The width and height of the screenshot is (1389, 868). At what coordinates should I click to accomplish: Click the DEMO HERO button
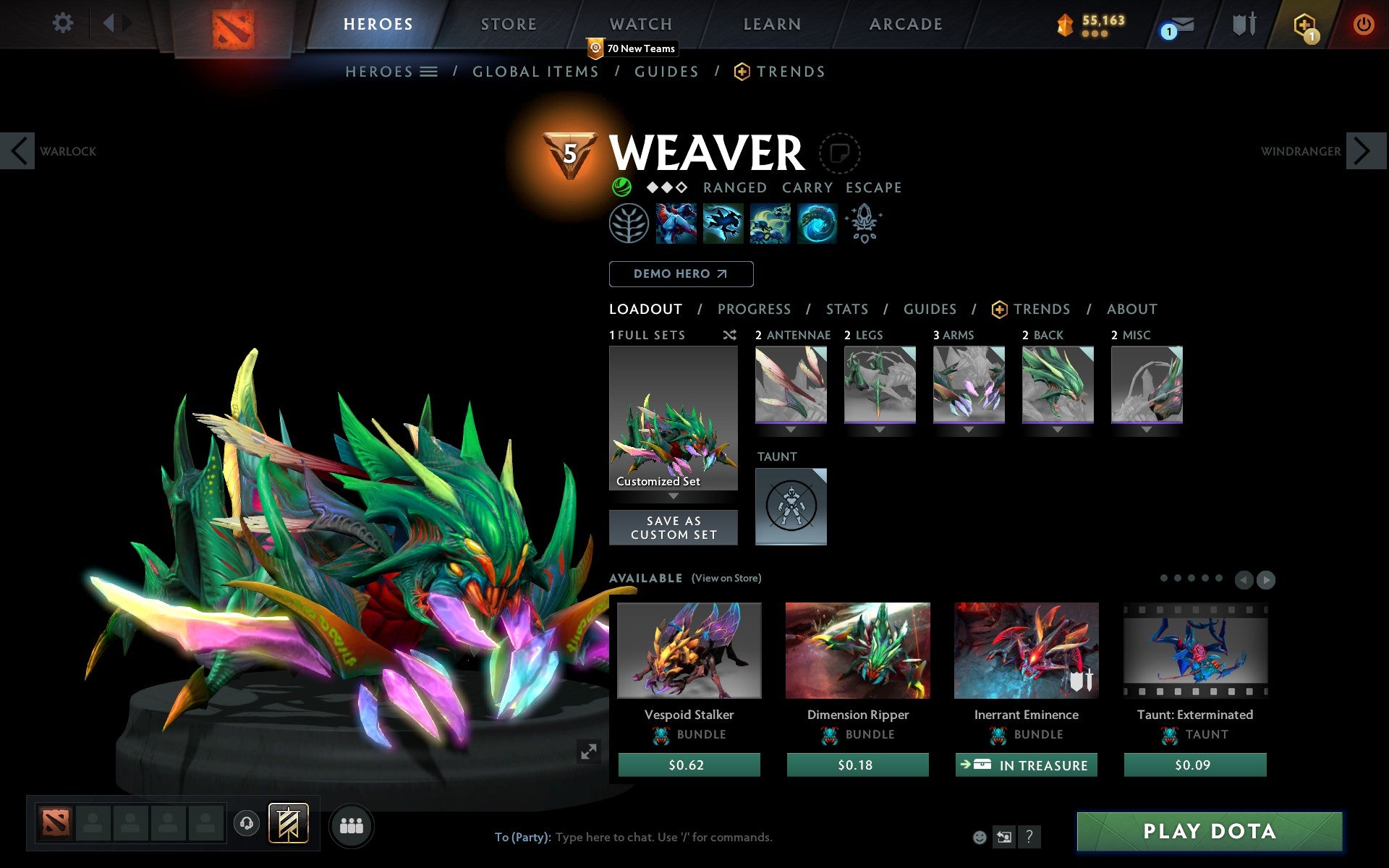pos(681,274)
